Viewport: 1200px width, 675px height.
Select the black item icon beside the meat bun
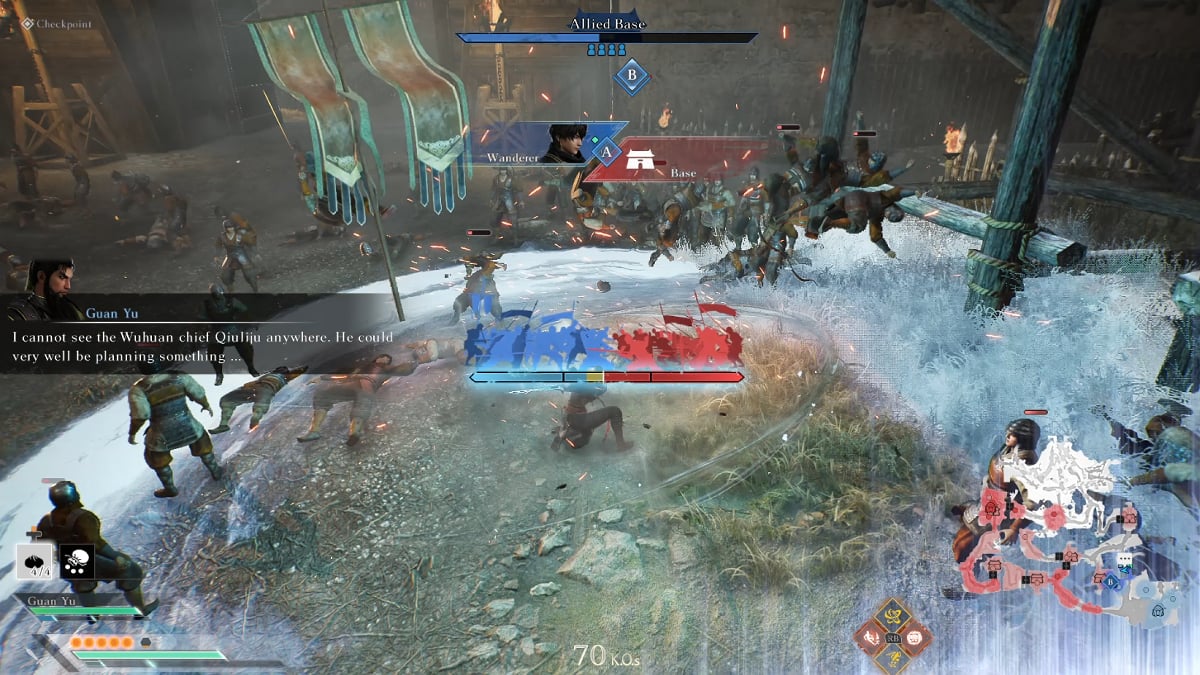point(77,563)
